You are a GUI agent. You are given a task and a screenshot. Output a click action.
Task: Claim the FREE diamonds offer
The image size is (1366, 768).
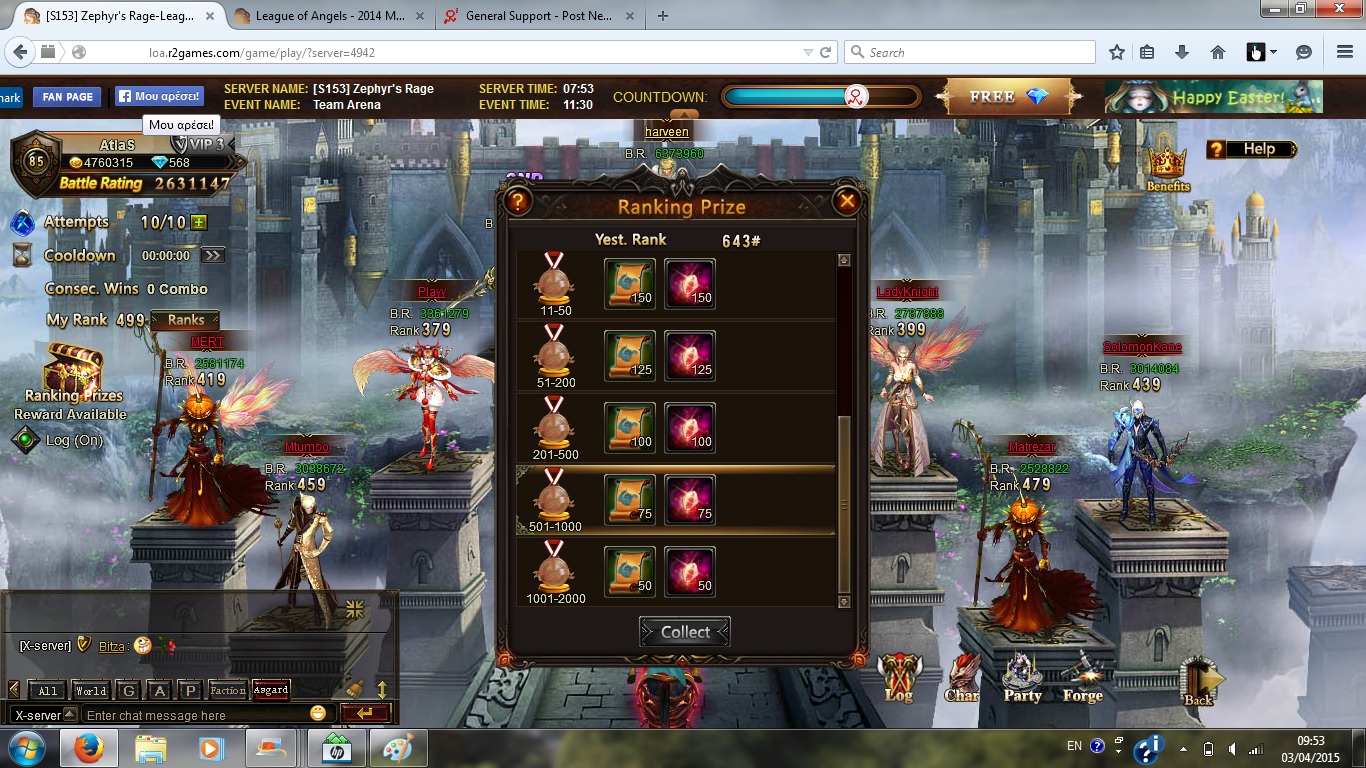tap(1008, 97)
